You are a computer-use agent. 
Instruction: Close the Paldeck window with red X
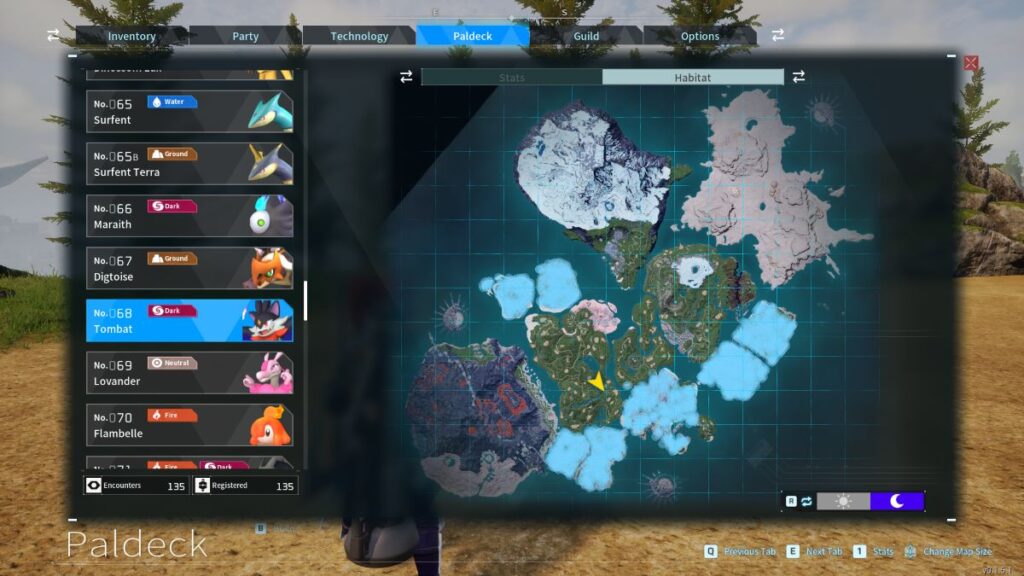pos(970,63)
